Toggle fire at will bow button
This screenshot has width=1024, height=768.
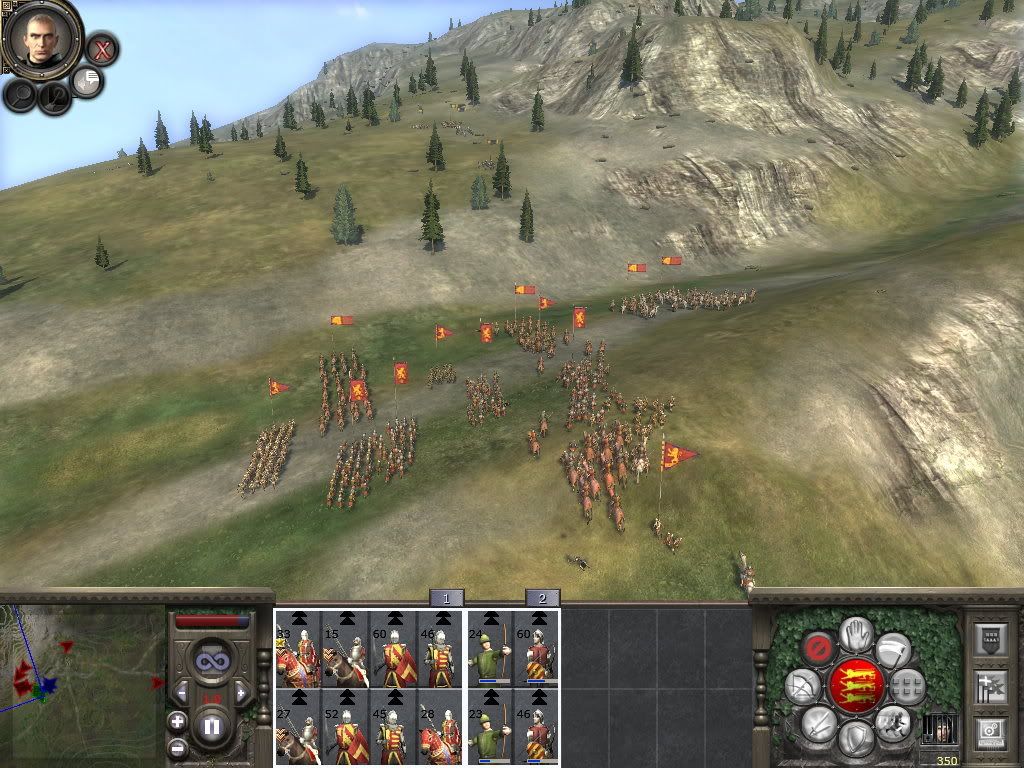(x=803, y=686)
